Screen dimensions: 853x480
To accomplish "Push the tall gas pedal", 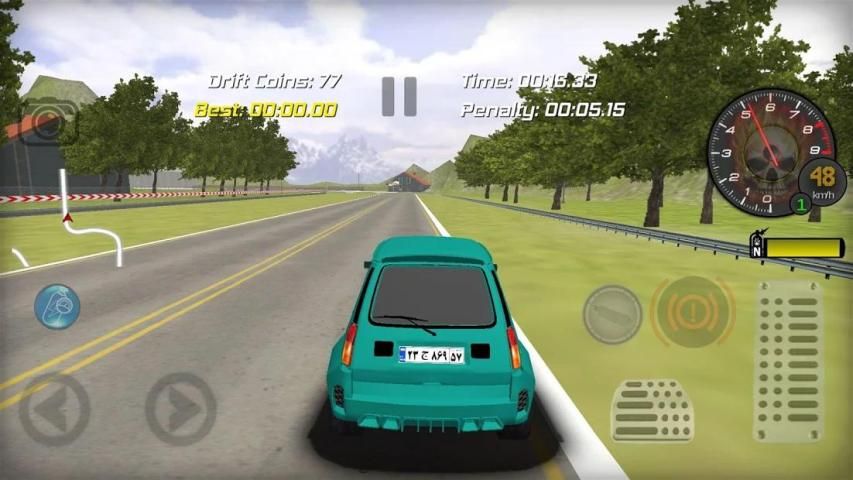I will point(789,360).
